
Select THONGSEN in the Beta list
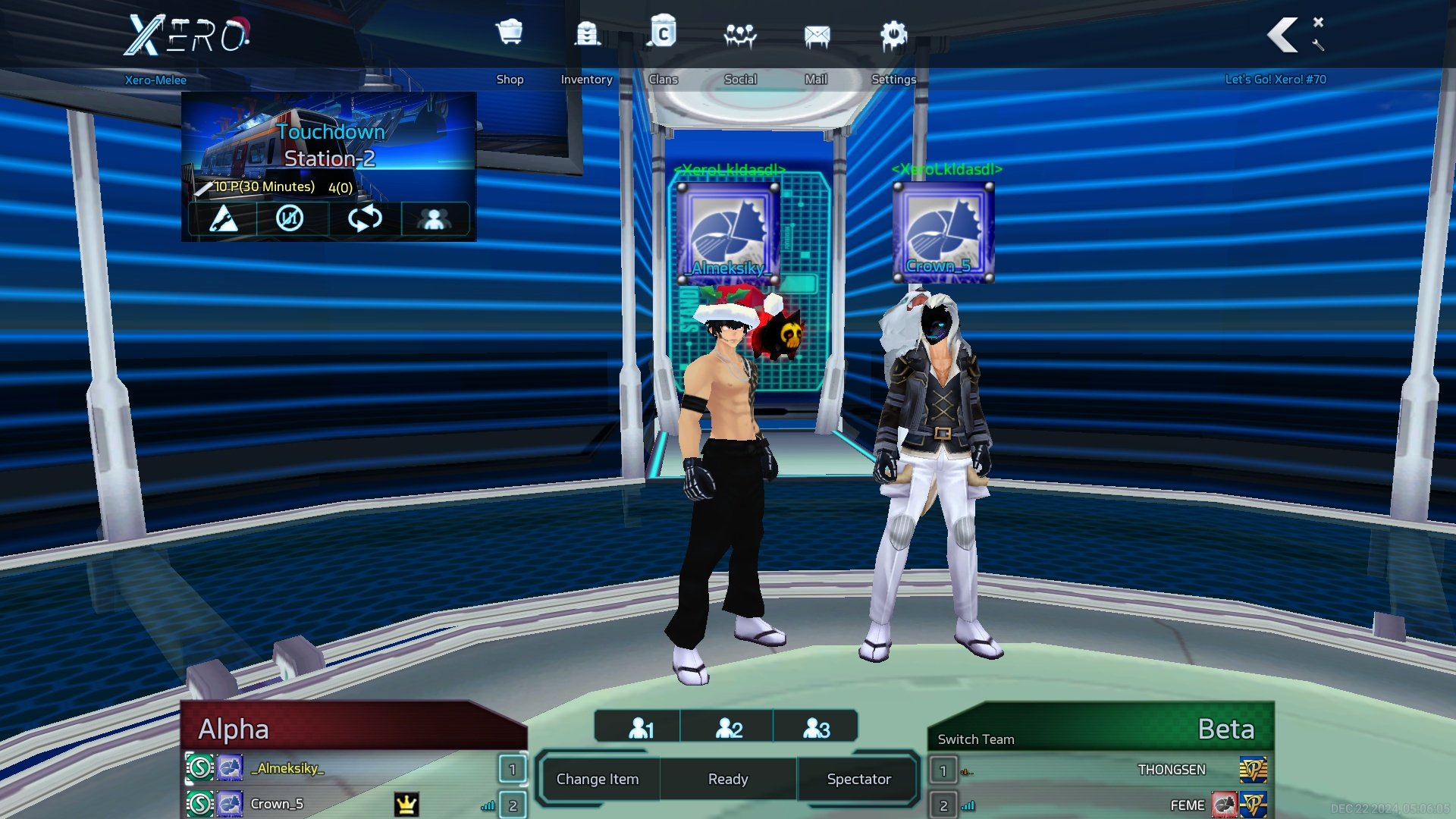point(1171,770)
